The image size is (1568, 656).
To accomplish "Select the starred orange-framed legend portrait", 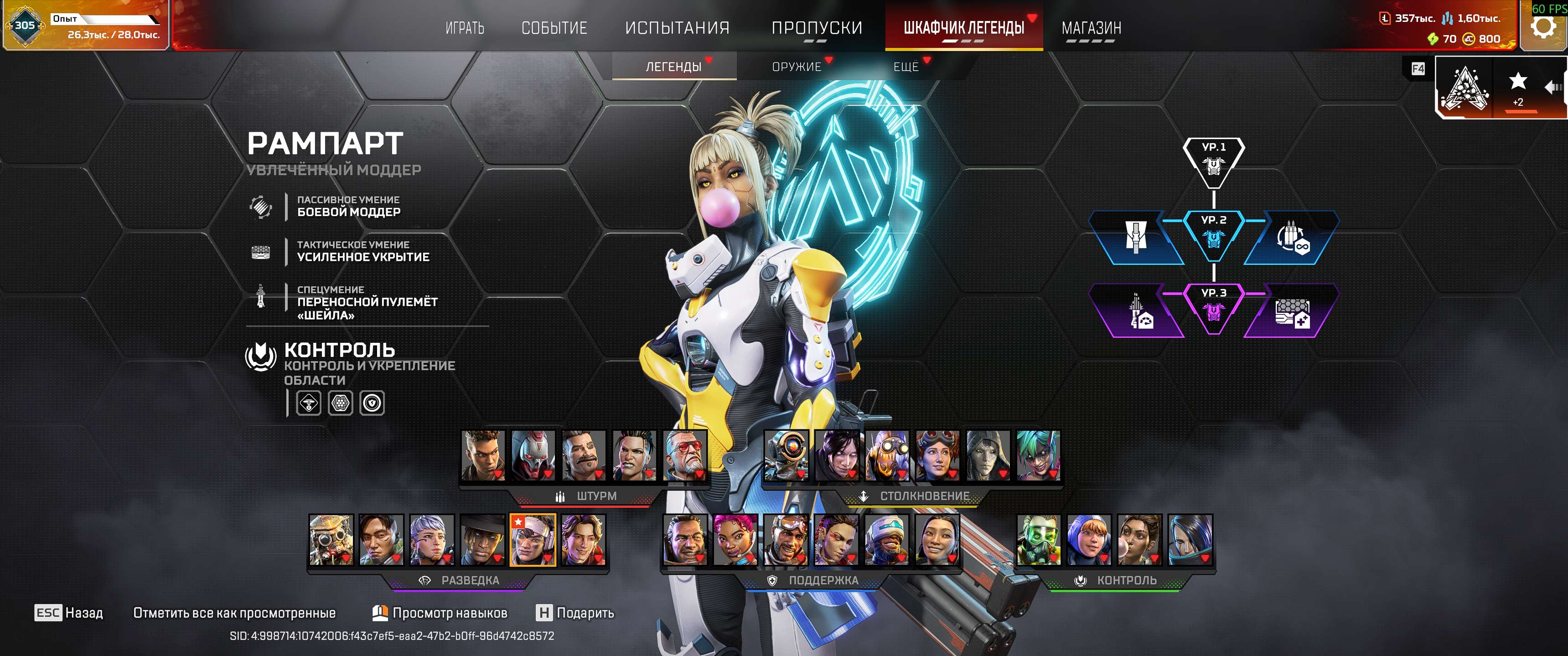I will point(533,540).
